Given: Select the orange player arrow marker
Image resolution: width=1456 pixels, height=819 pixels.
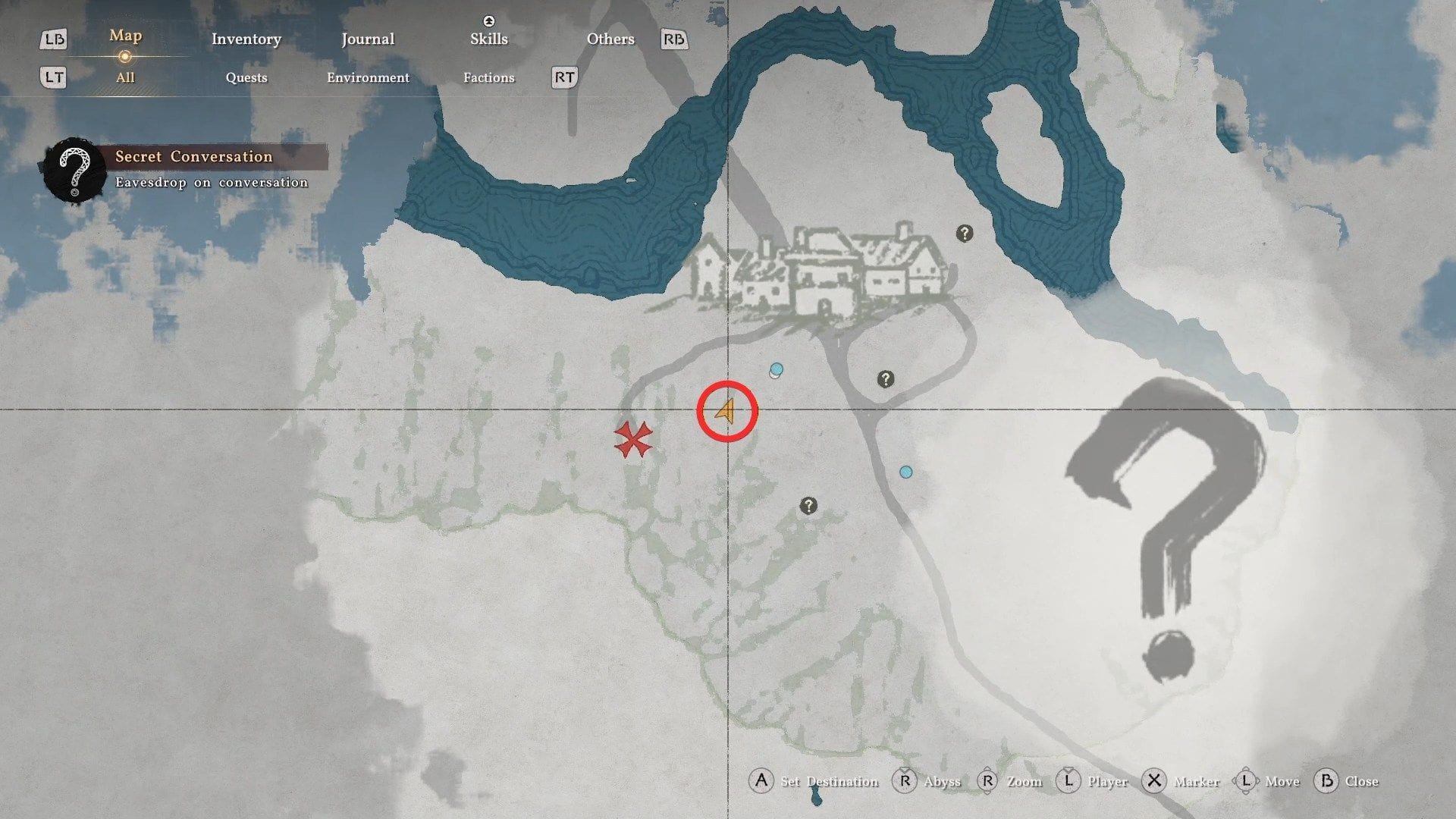Looking at the screenshot, I should pyautogui.click(x=726, y=412).
